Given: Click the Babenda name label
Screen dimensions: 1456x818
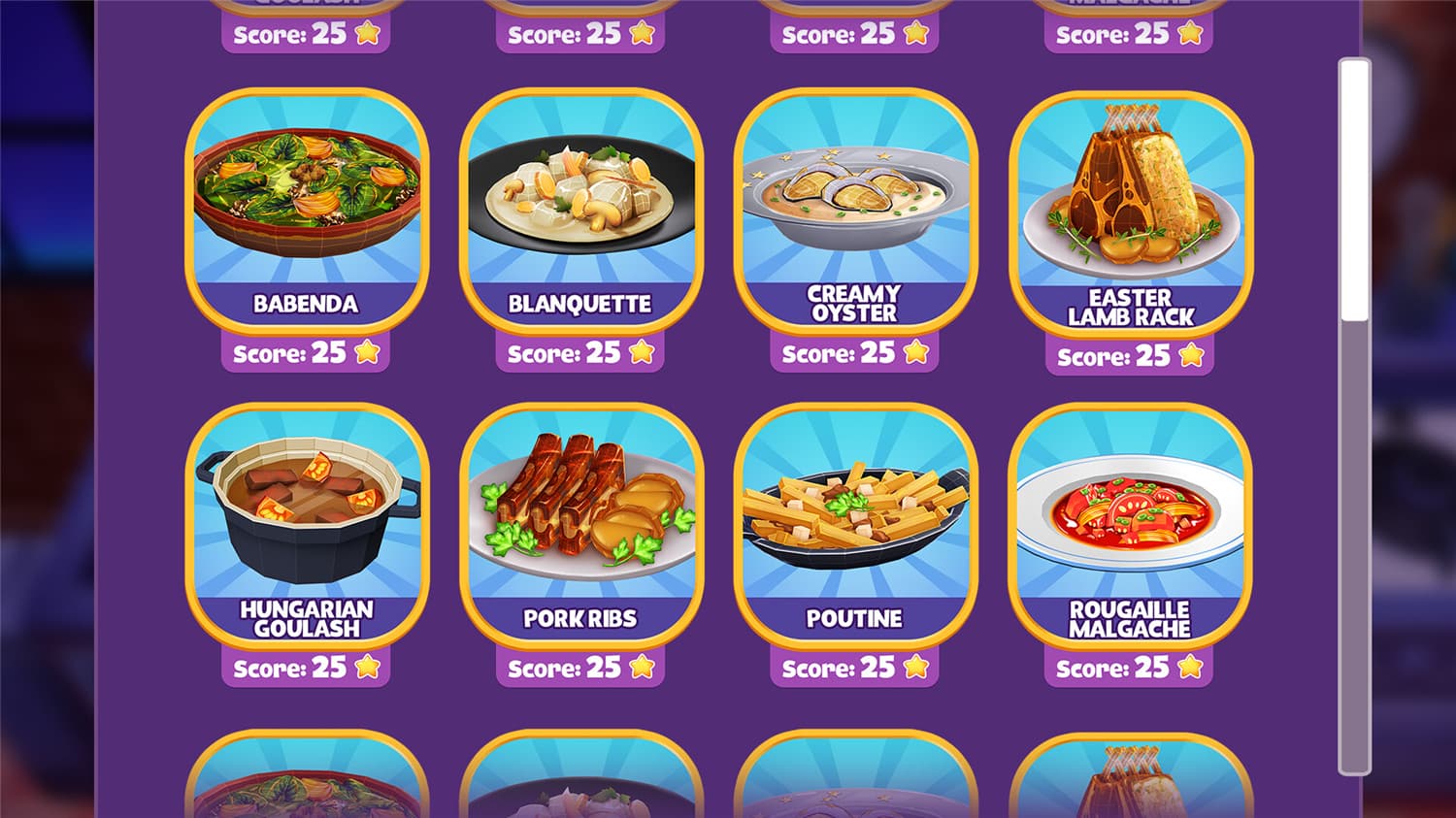Looking at the screenshot, I should tap(304, 304).
